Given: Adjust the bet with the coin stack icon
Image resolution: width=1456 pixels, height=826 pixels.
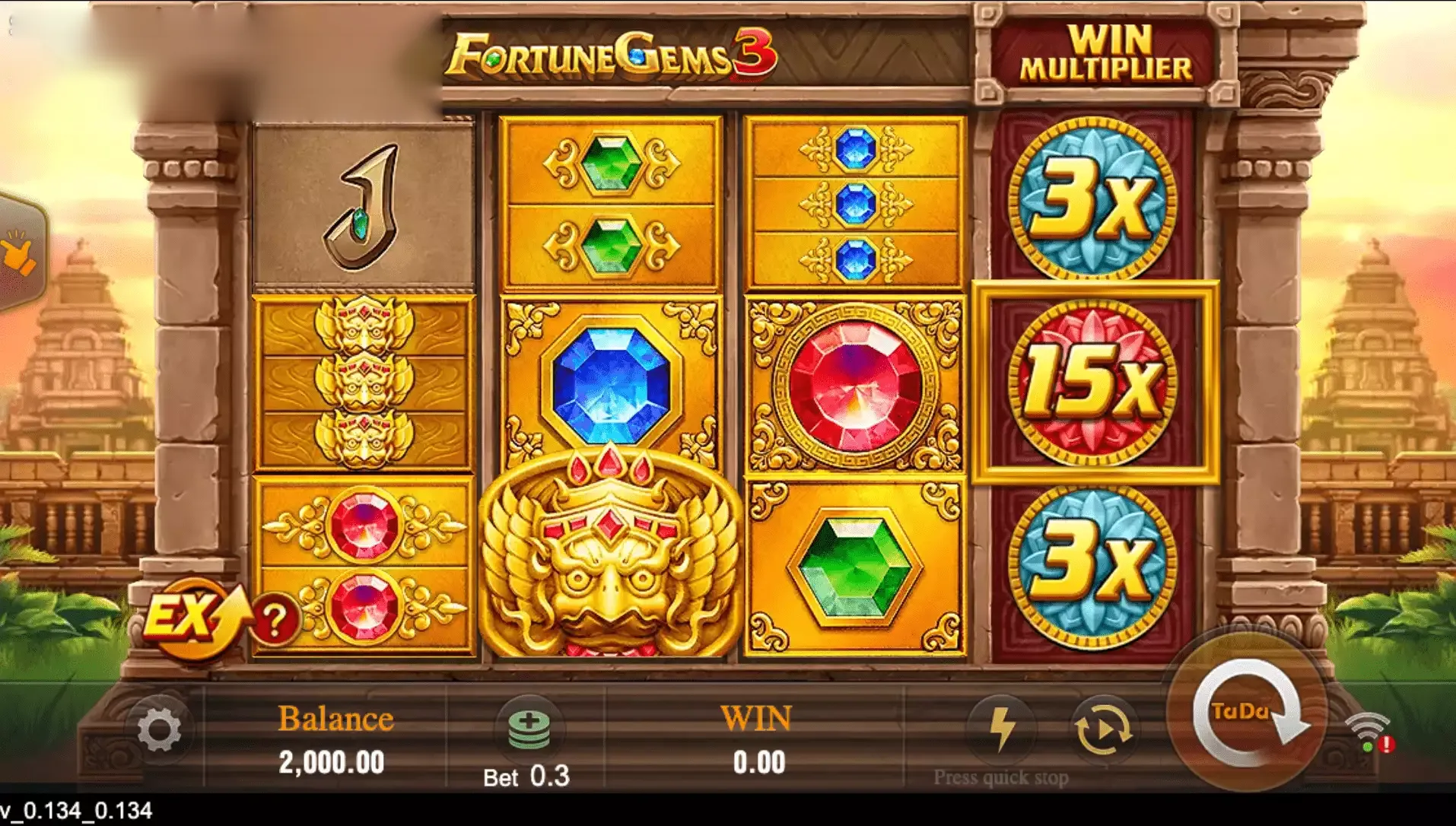Looking at the screenshot, I should point(529,729).
